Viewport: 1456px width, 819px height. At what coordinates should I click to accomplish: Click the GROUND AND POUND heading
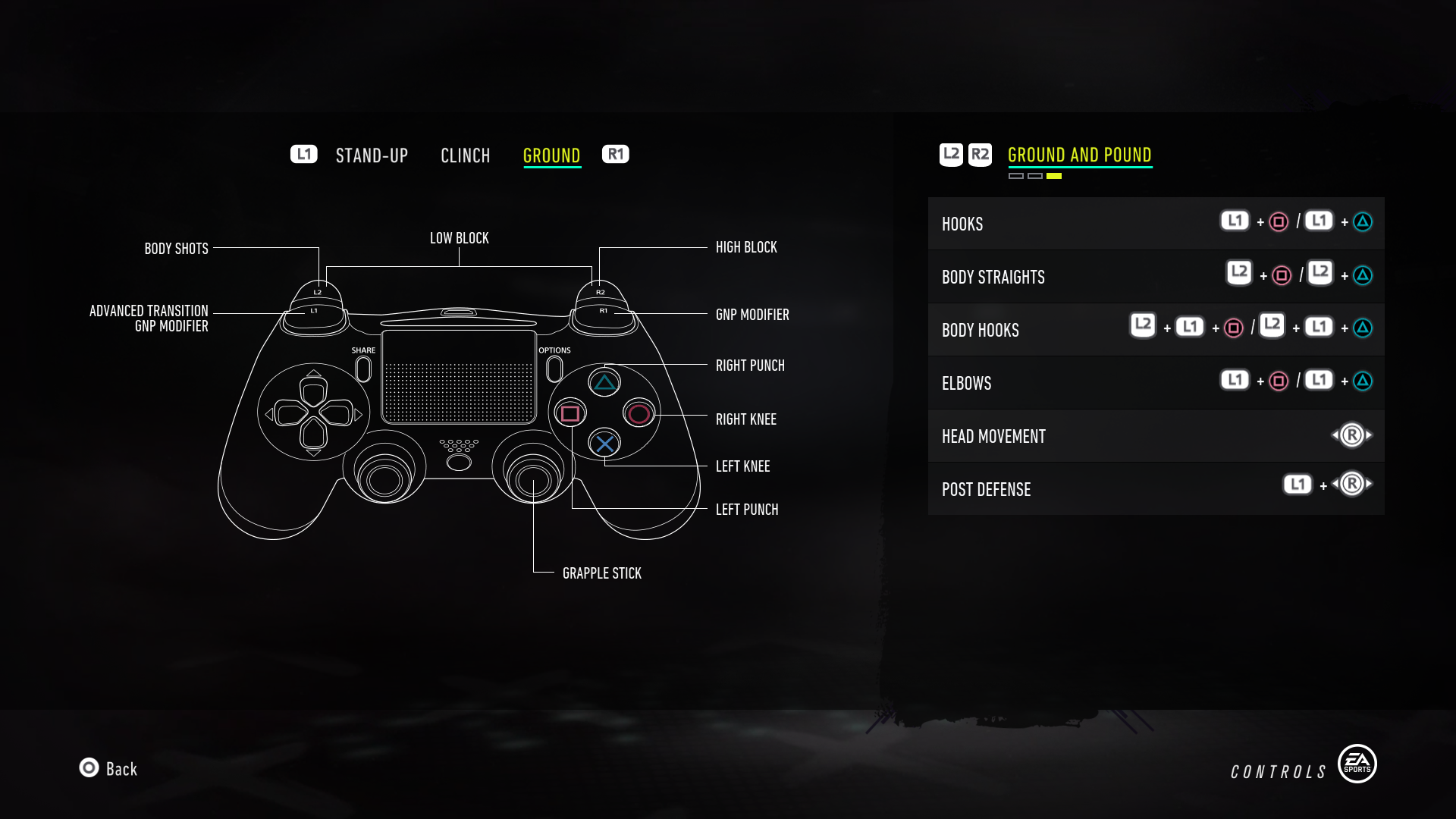(1080, 154)
